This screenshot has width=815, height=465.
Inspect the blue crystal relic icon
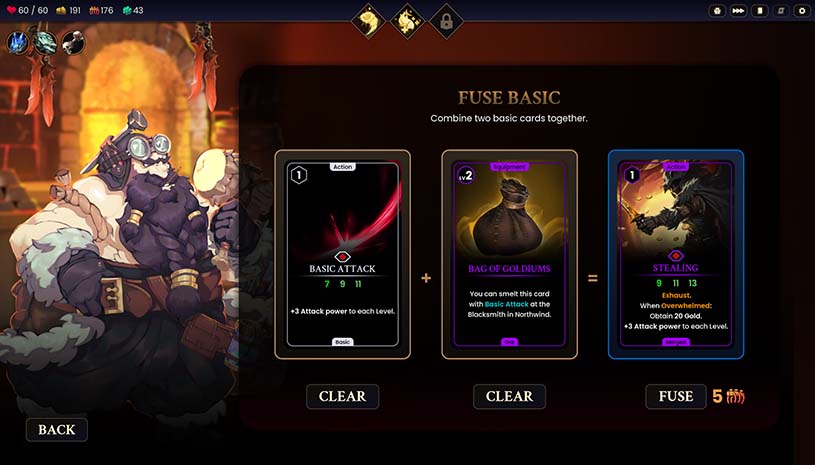pyautogui.click(x=19, y=42)
